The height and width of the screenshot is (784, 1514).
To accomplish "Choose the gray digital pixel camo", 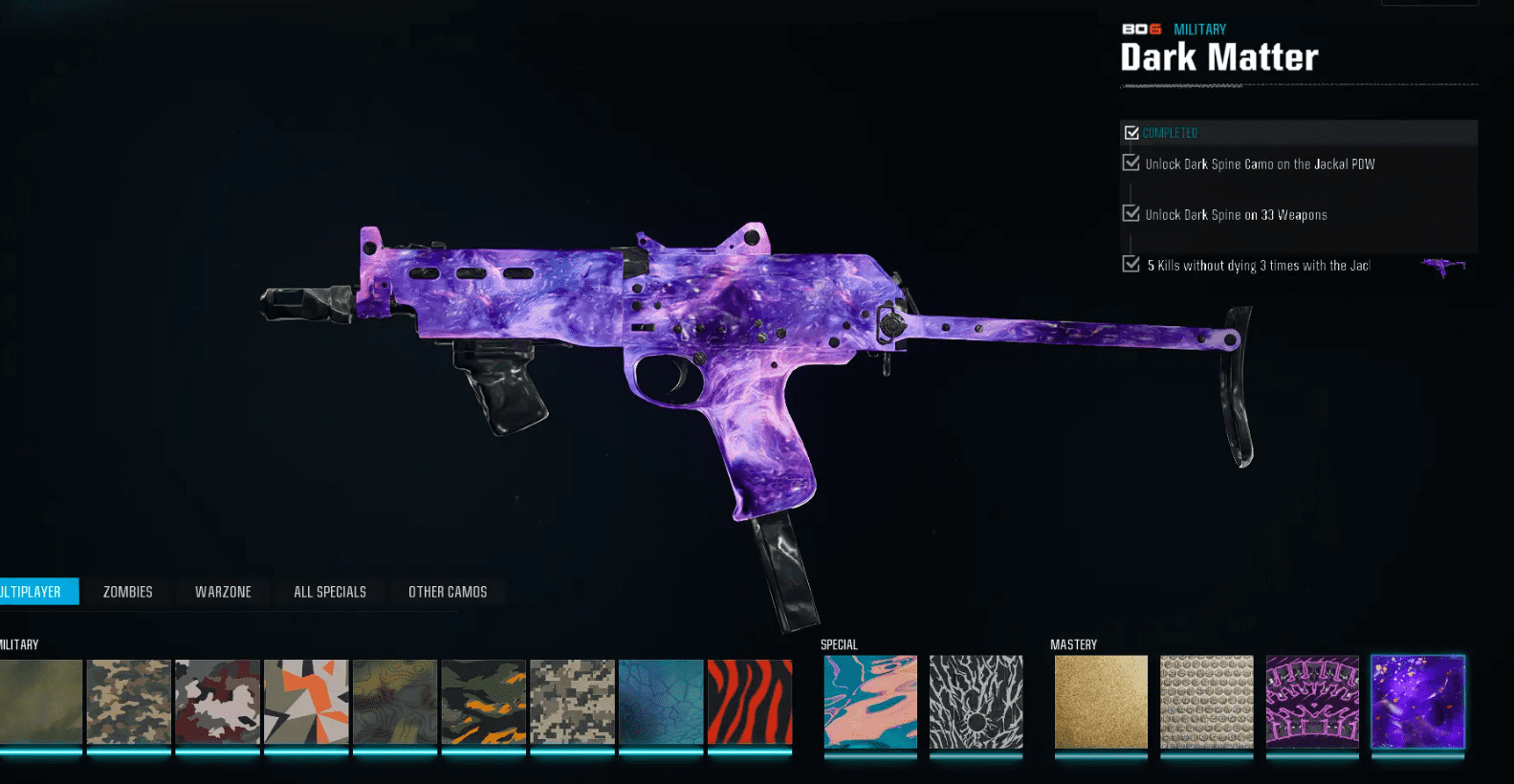I will pyautogui.click(x=572, y=702).
